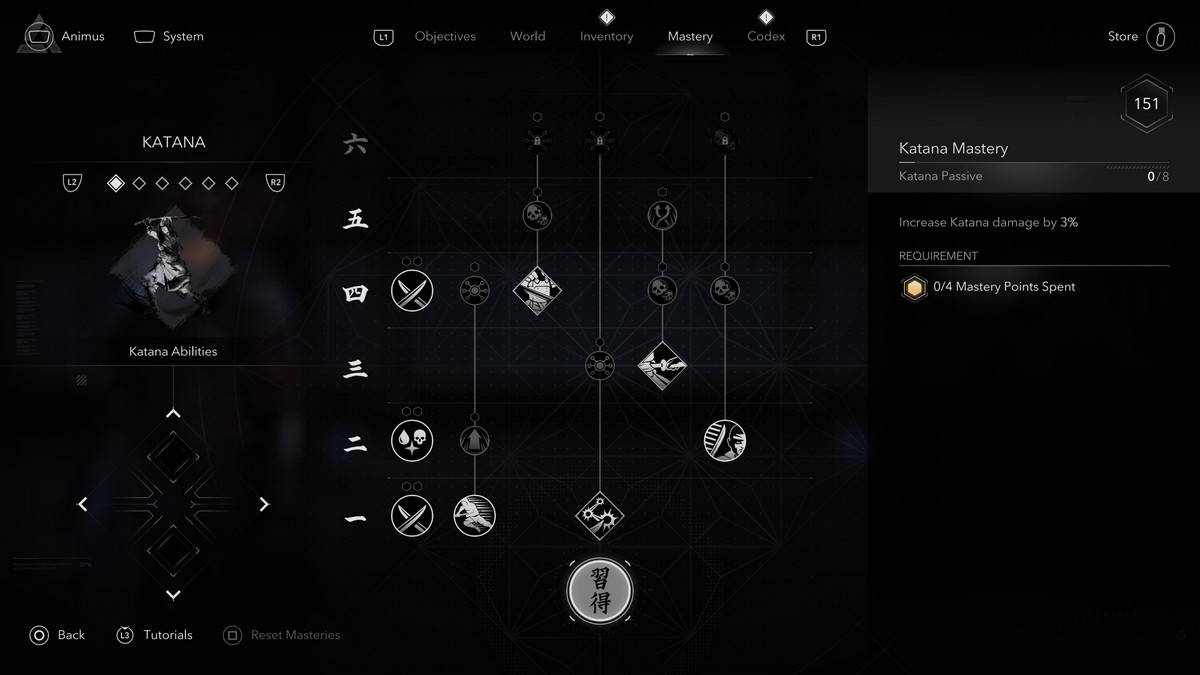Go to the Codex tab
The height and width of the screenshot is (675, 1200).
pyautogui.click(x=766, y=36)
